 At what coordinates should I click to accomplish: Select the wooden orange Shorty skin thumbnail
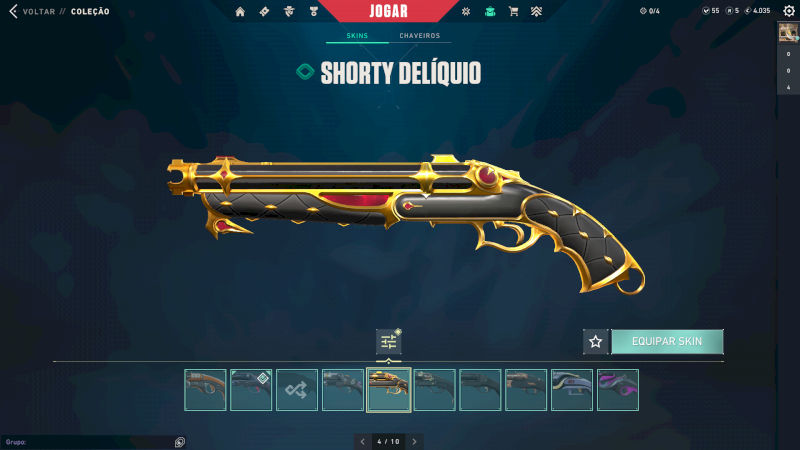[x=205, y=390]
